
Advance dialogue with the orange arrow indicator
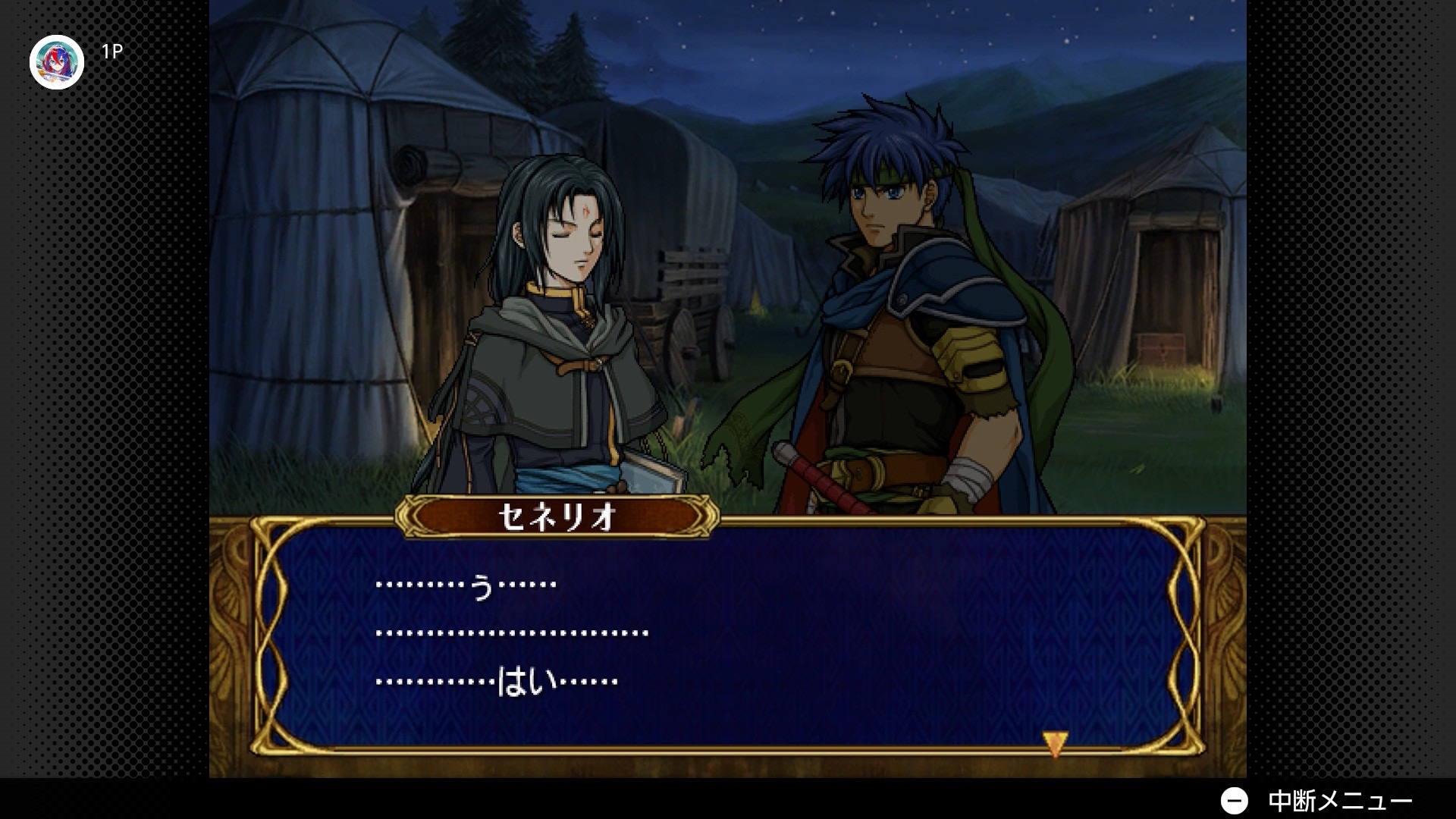click(1054, 743)
